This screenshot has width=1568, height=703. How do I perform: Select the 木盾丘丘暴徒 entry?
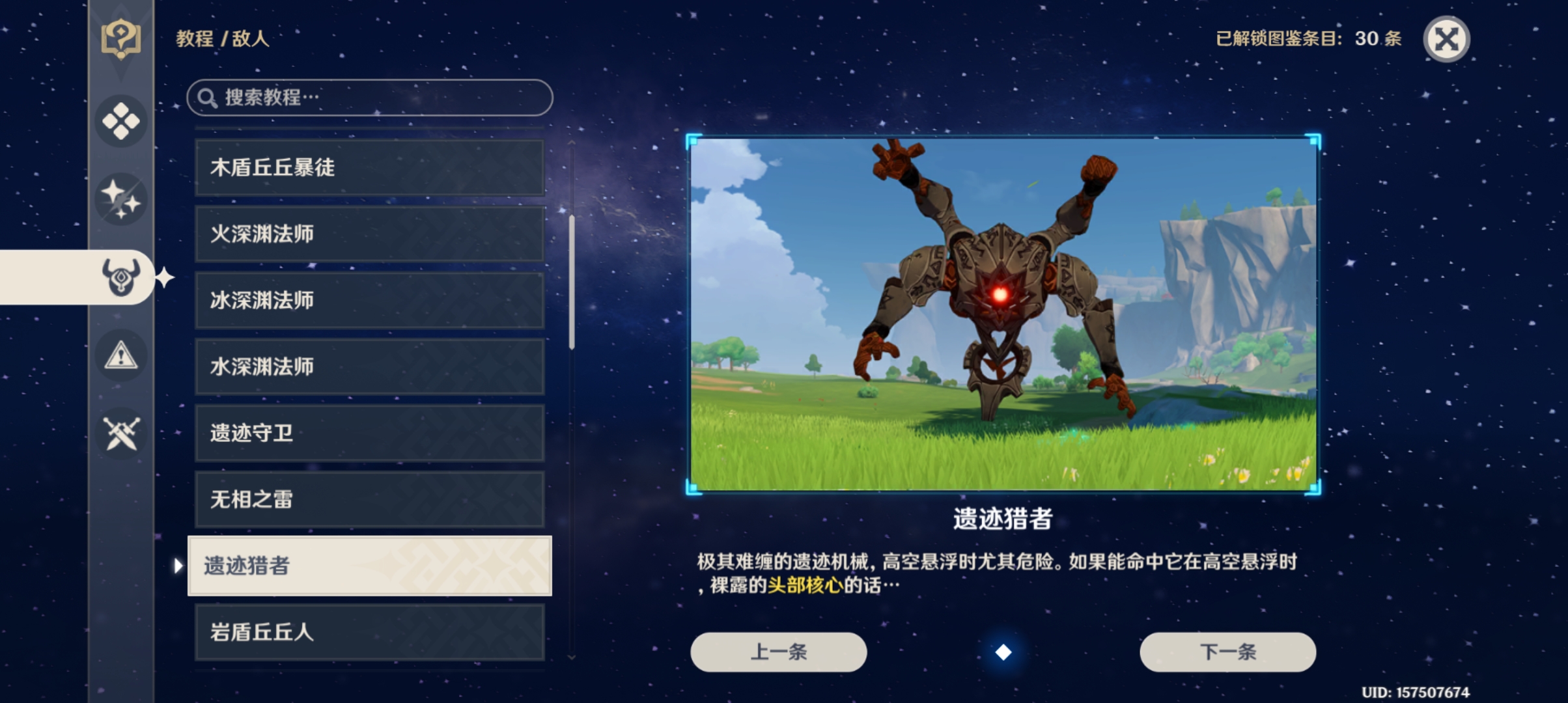(369, 167)
